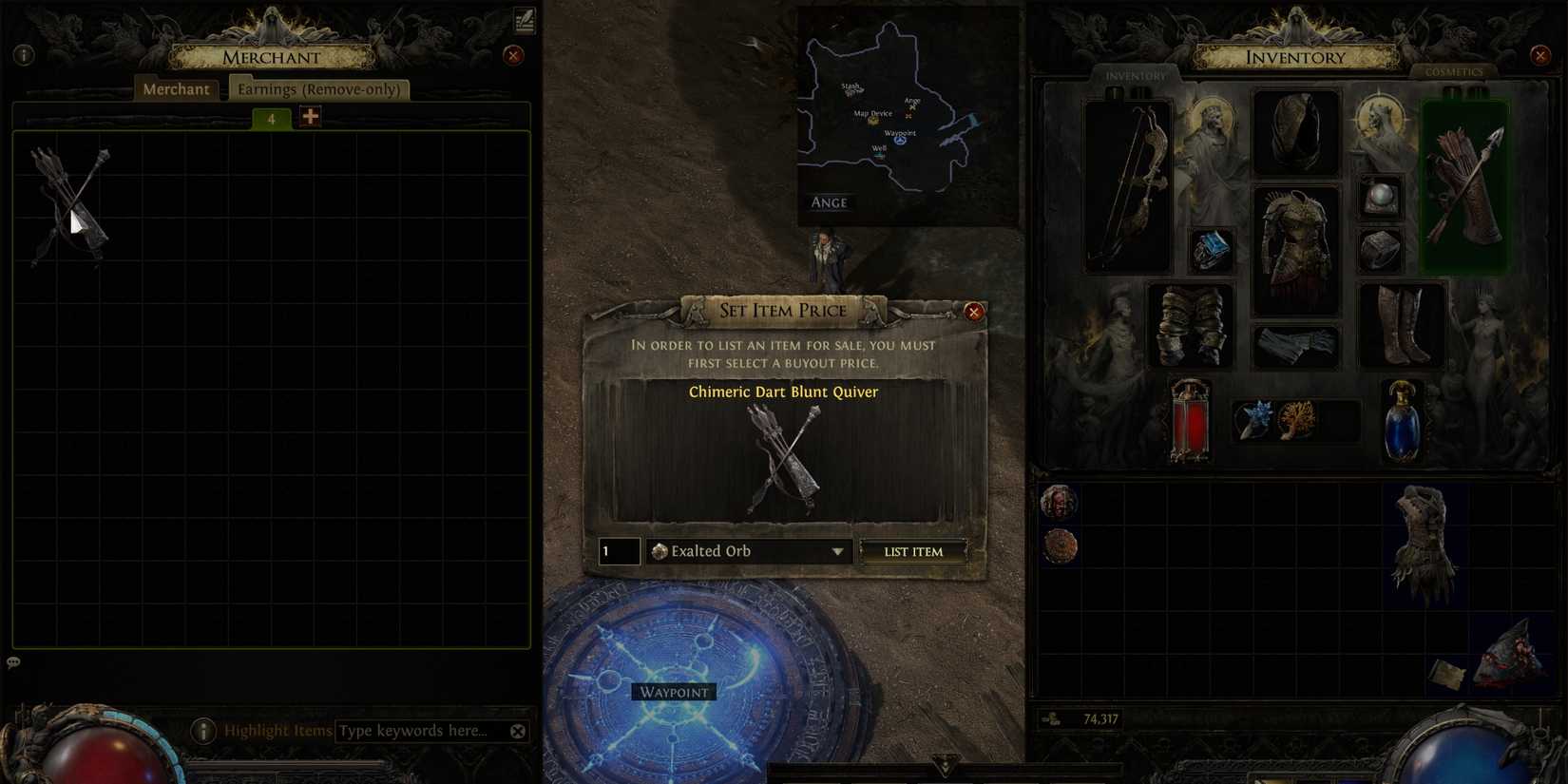Click the info icon on the Merchant panel
This screenshot has height=784, width=1568.
[x=23, y=54]
